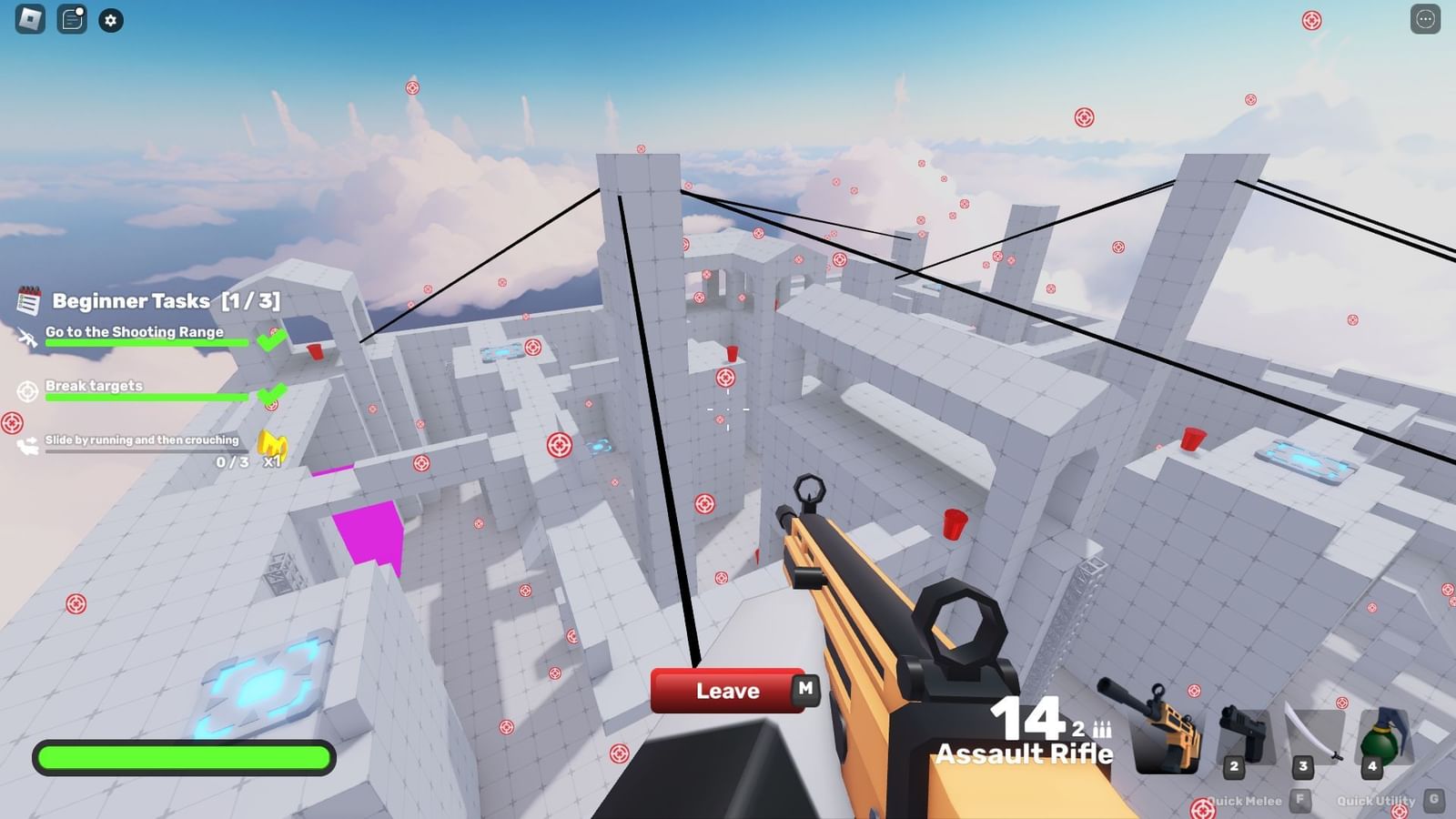Select the Slide by running task entry

click(141, 440)
